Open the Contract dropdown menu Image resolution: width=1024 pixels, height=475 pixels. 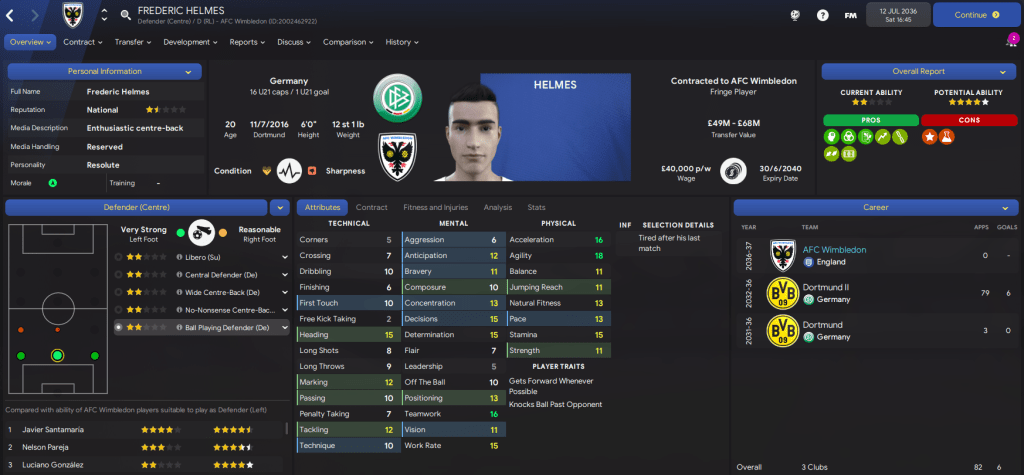(x=83, y=42)
